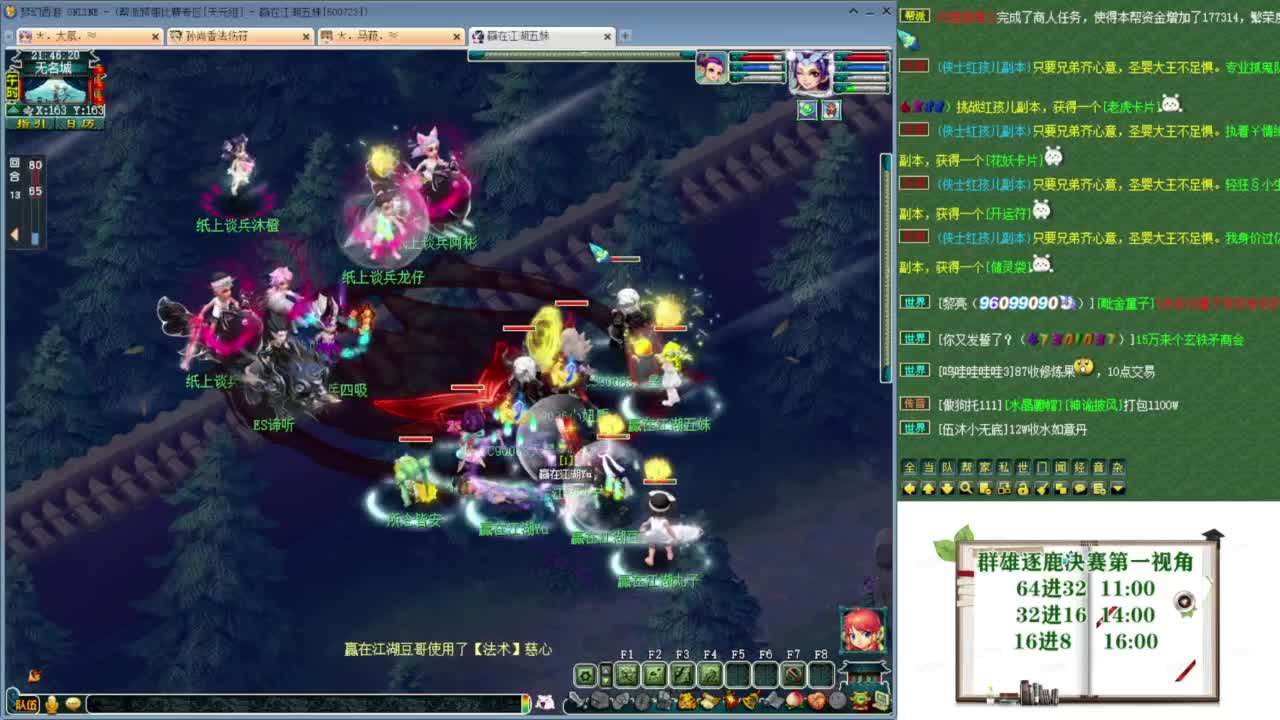Open chat search with the magnifier icon
The width and height of the screenshot is (1280, 720).
(965, 490)
